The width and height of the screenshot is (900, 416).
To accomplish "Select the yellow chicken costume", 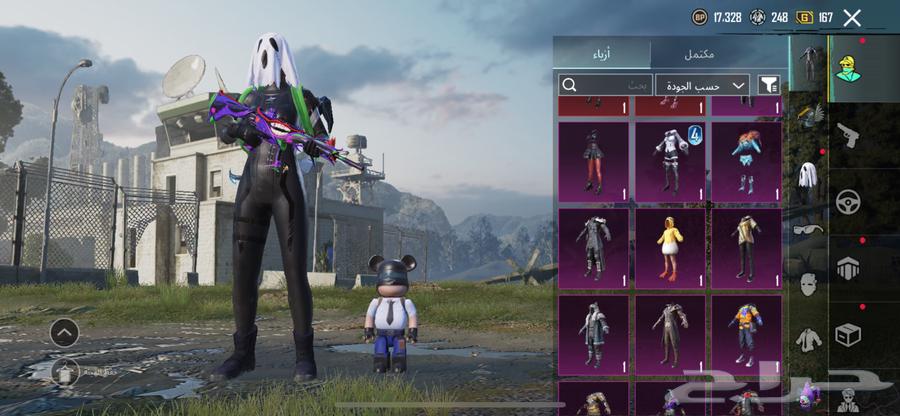I will click(x=669, y=248).
